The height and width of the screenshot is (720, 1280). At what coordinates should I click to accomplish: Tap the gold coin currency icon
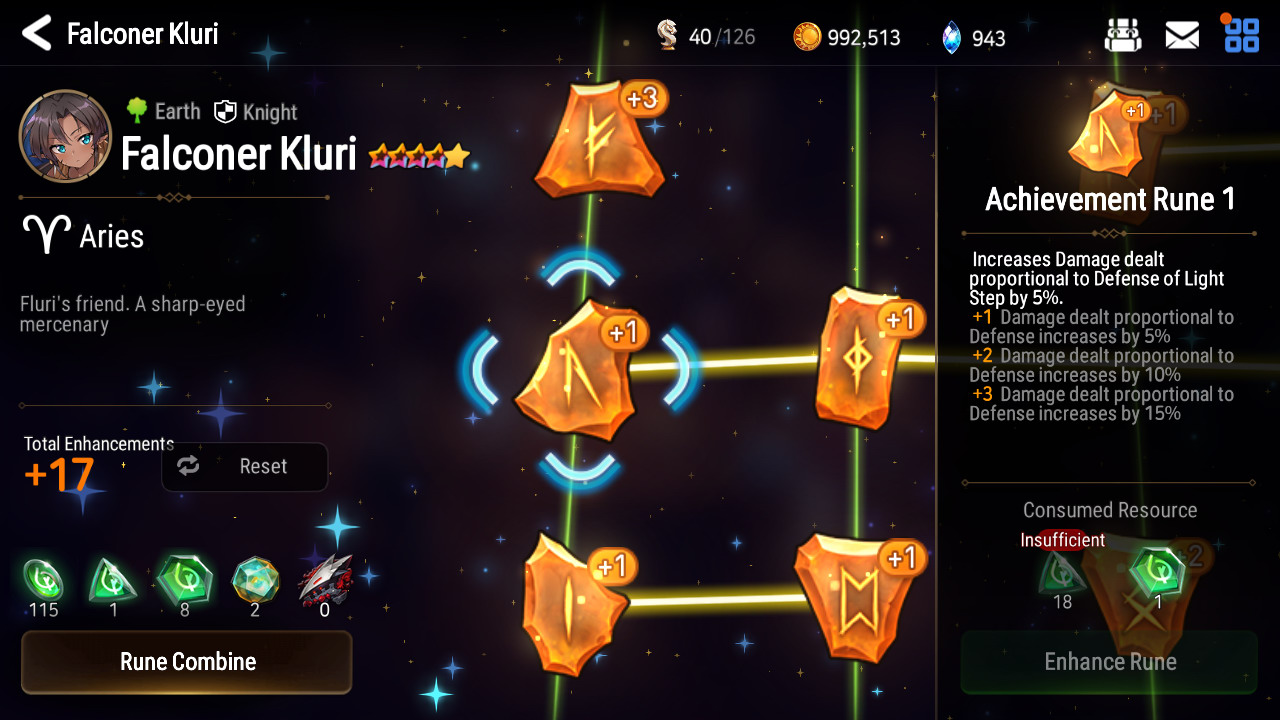pyautogui.click(x=807, y=37)
